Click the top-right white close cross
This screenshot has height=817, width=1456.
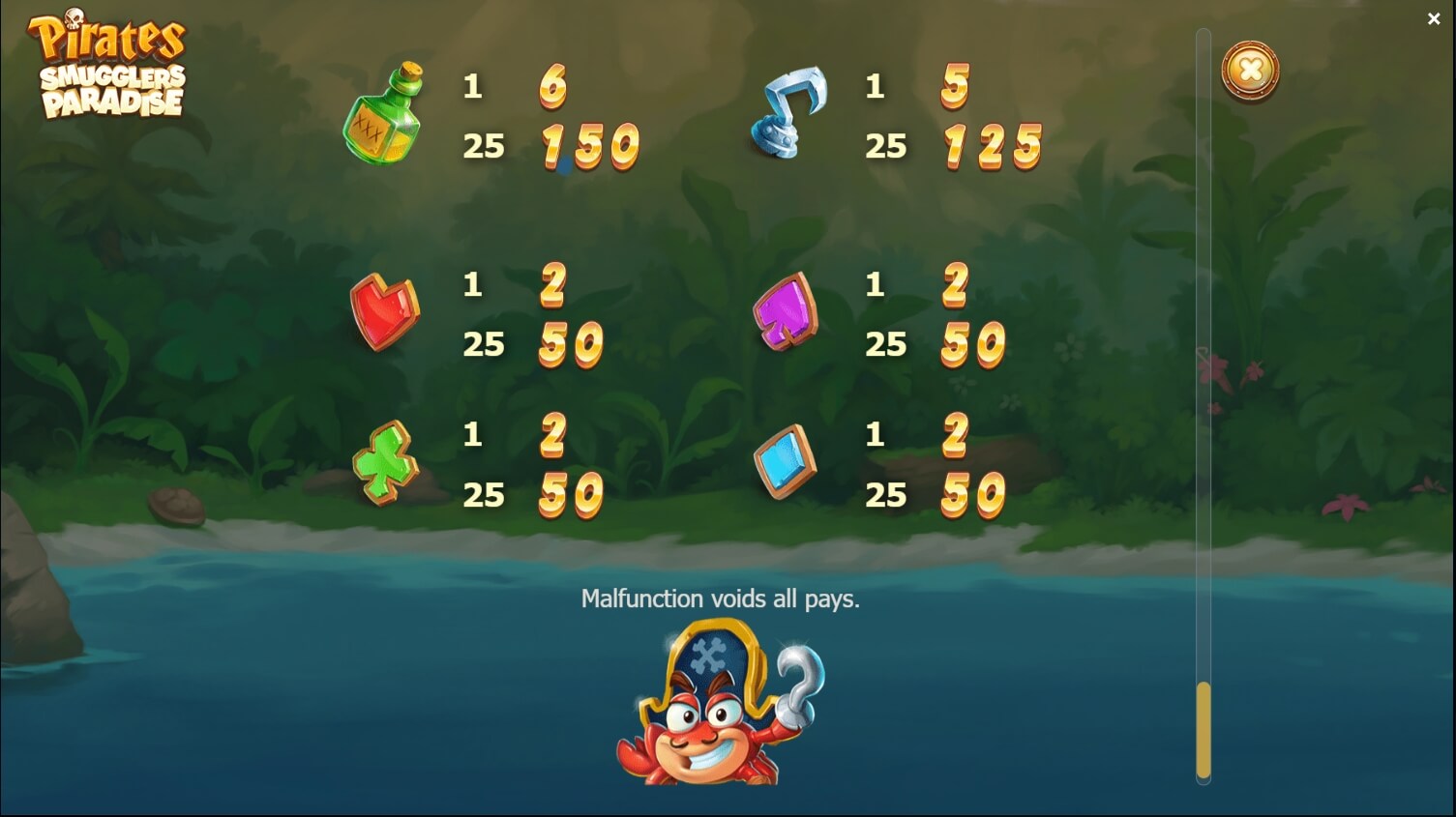(1434, 18)
